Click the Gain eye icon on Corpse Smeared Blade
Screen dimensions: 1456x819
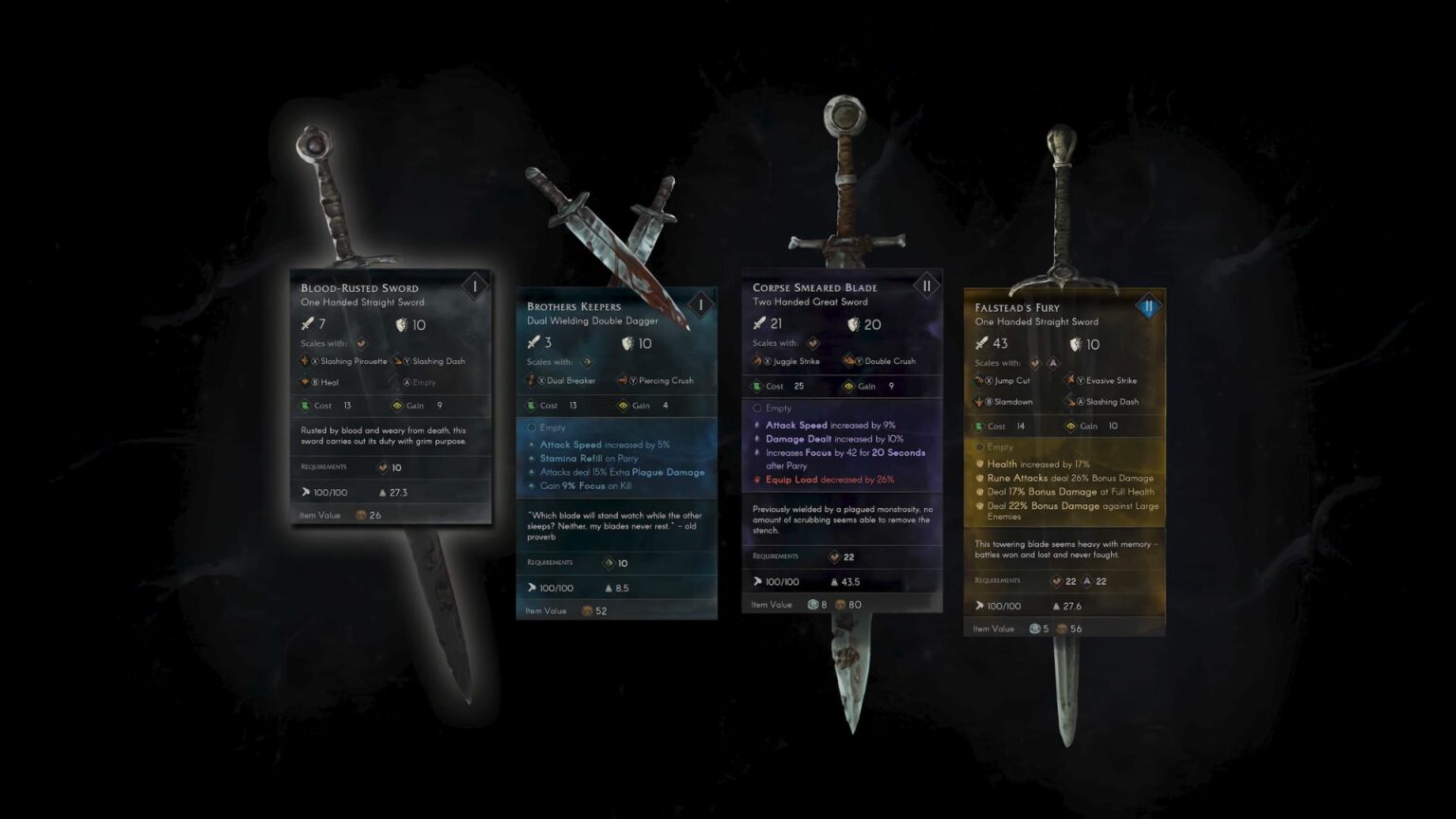click(x=848, y=386)
